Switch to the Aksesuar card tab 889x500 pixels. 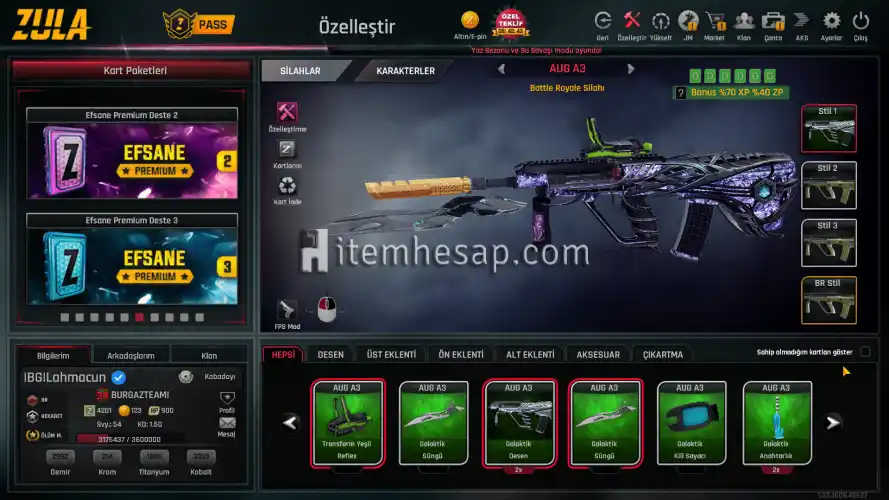(598, 355)
